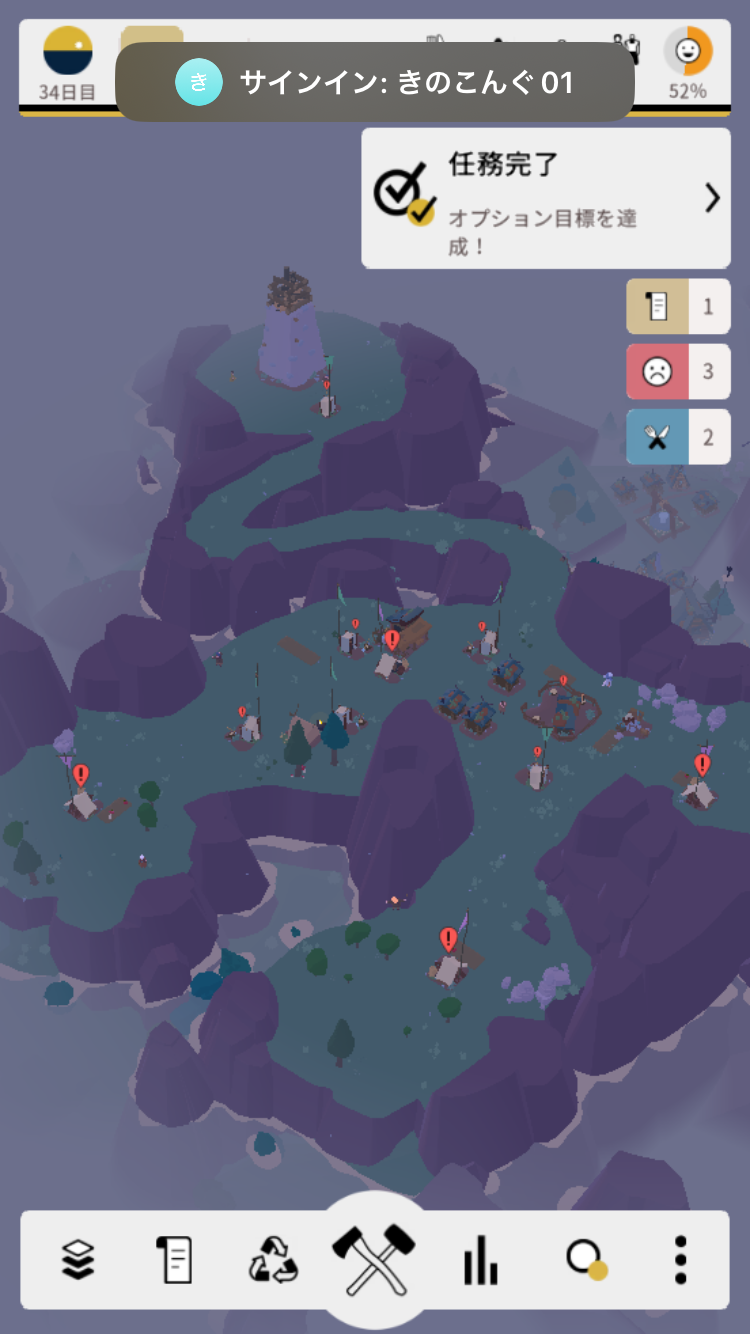The height and width of the screenshot is (1334, 750).
Task: Open the circle and coin menu
Action: [x=586, y=1259]
